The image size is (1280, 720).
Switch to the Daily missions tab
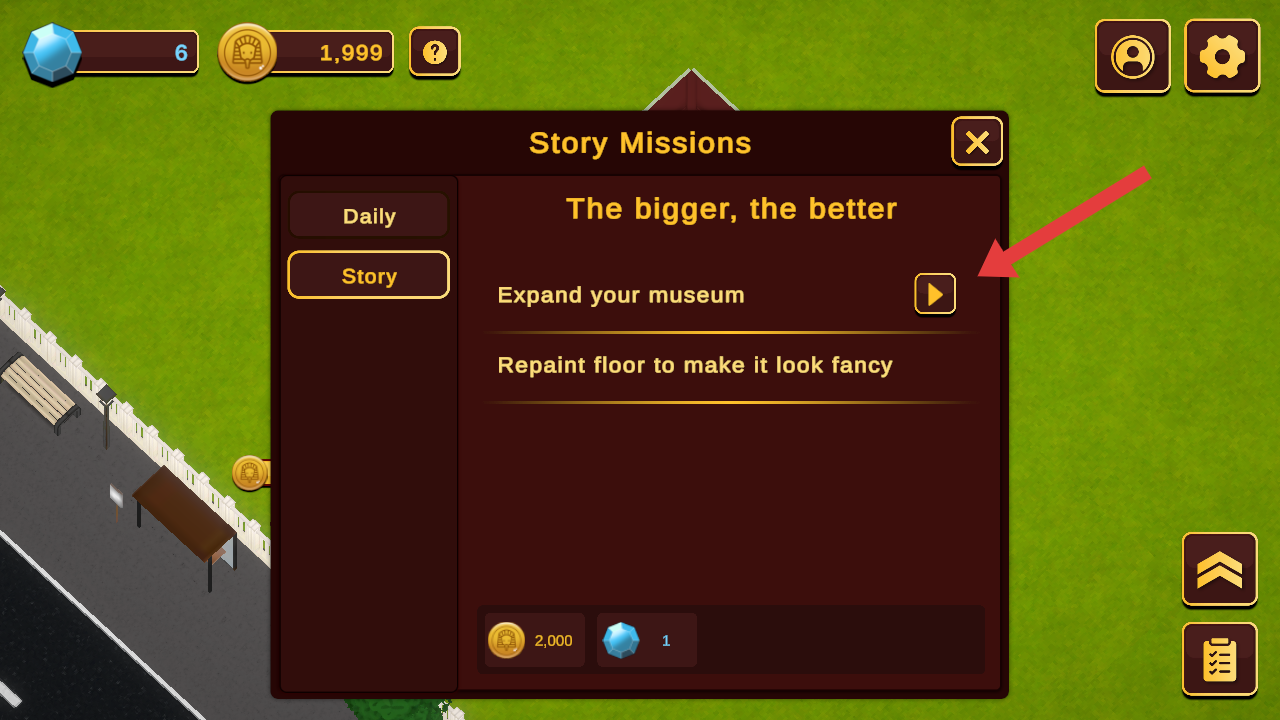pos(369,216)
